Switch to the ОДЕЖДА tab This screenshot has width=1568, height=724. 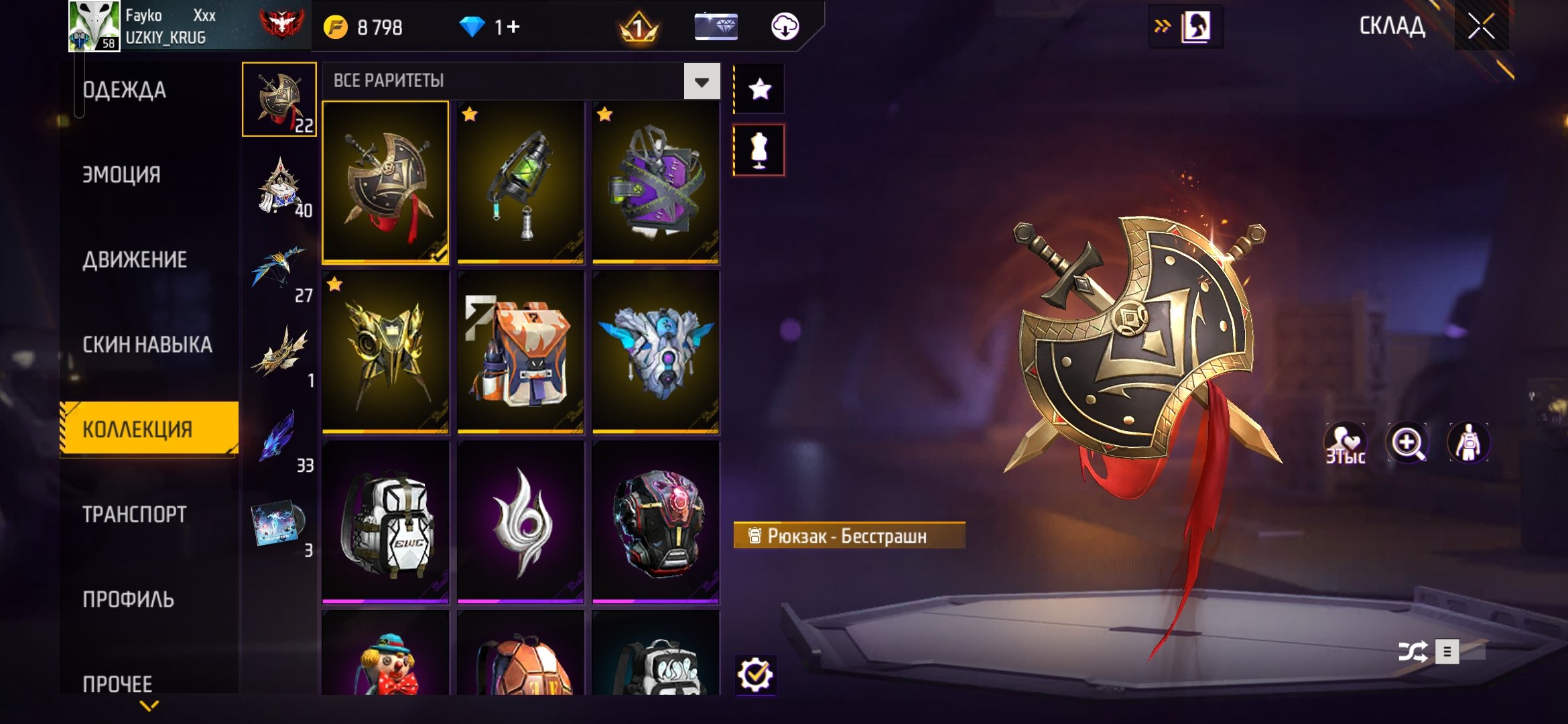(x=125, y=90)
